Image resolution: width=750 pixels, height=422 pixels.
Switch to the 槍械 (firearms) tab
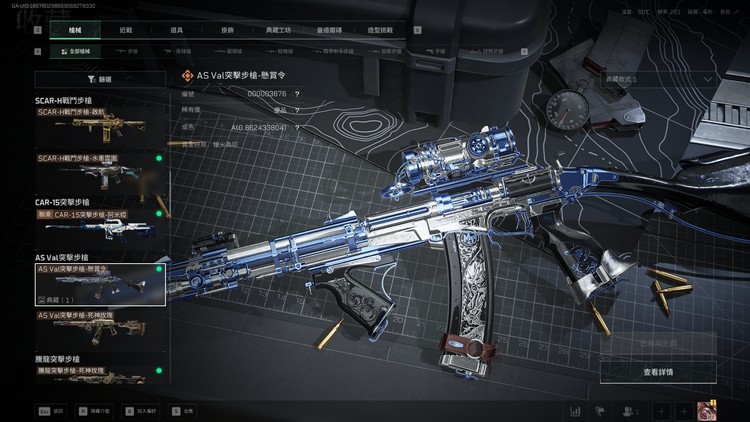pos(76,31)
